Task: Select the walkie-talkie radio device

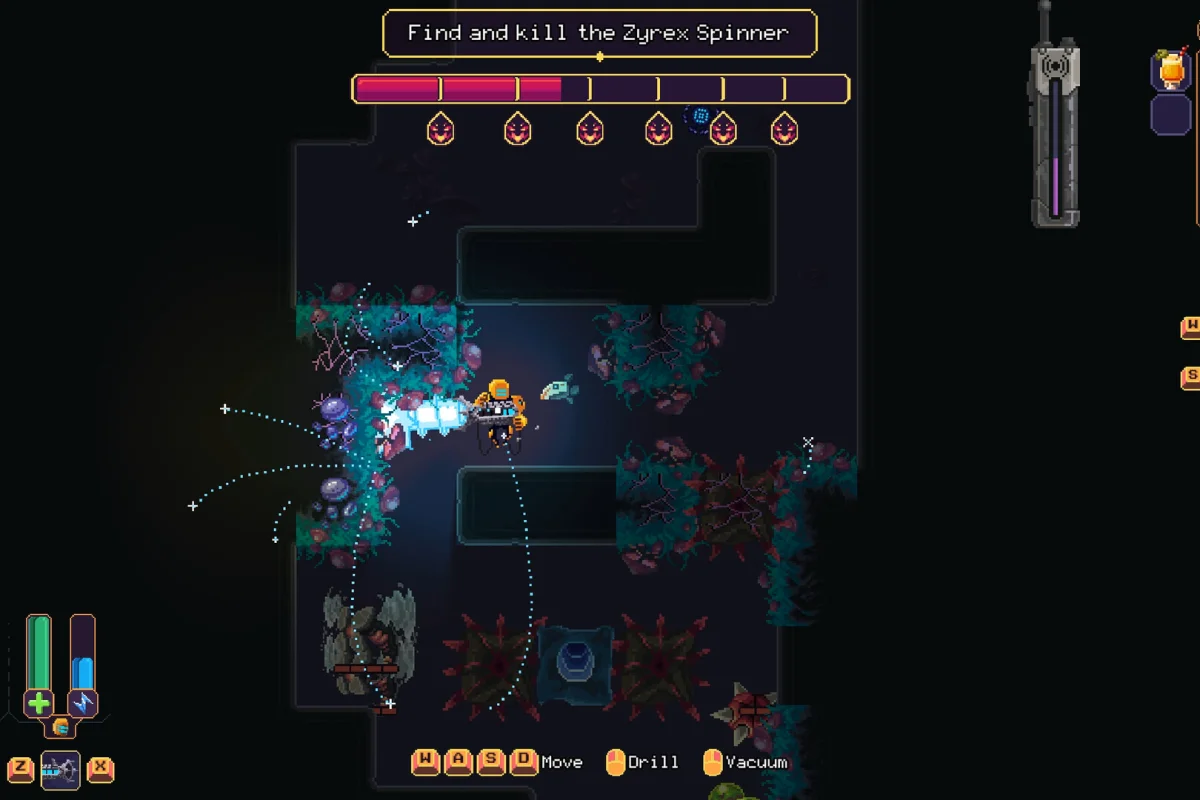Action: click(1055, 130)
